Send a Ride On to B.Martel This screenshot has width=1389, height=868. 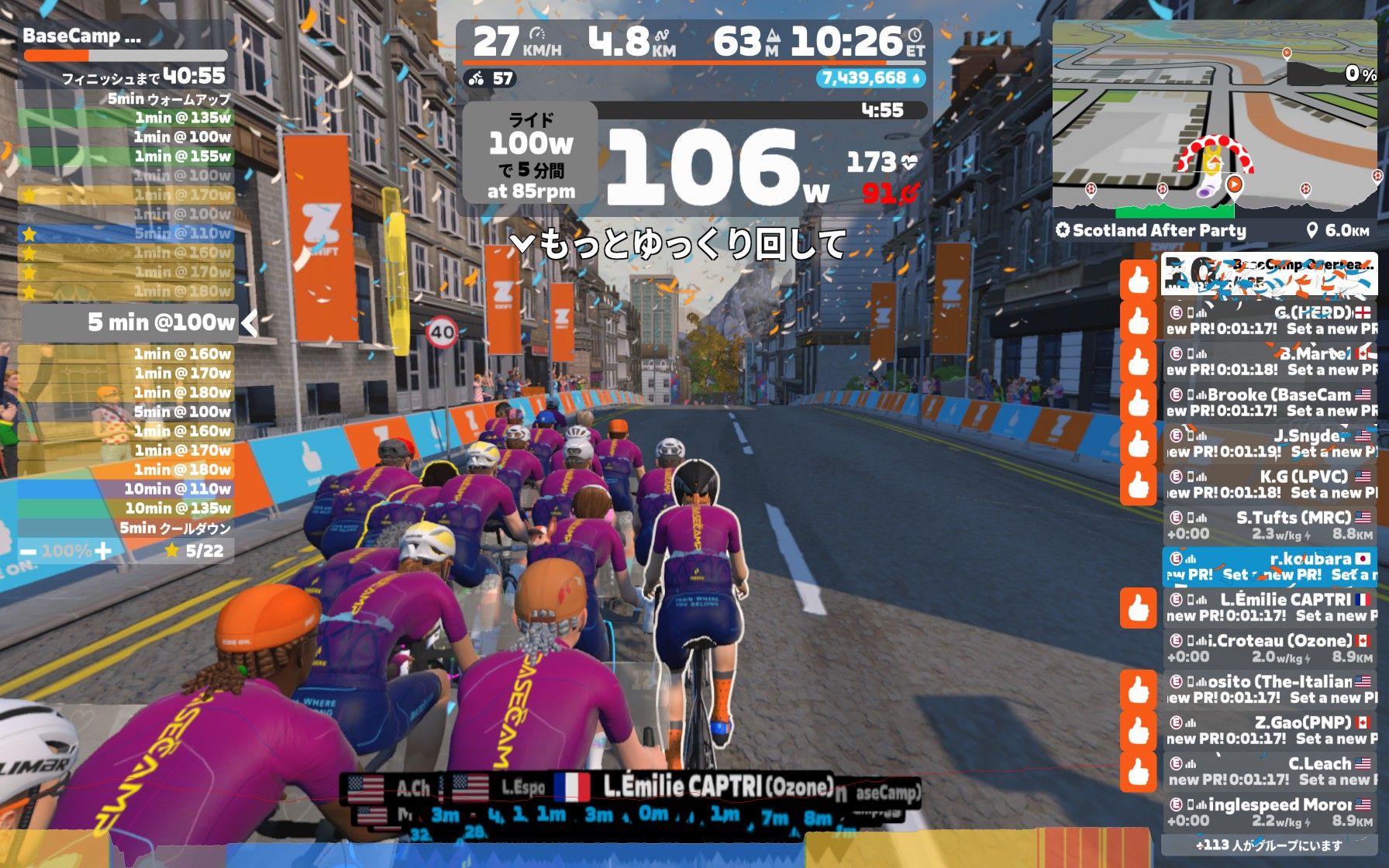(1138, 362)
